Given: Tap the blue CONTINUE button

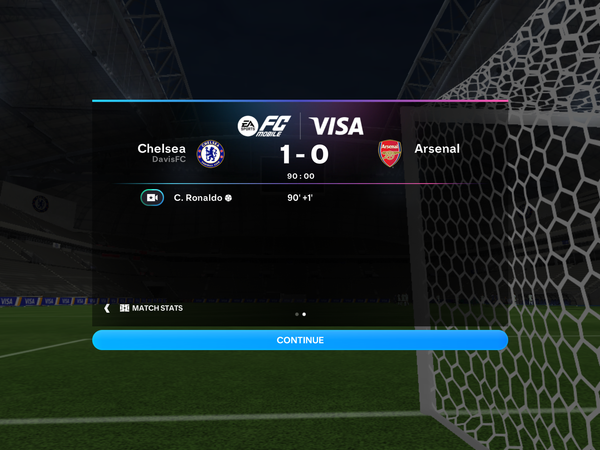Looking at the screenshot, I should click(300, 340).
